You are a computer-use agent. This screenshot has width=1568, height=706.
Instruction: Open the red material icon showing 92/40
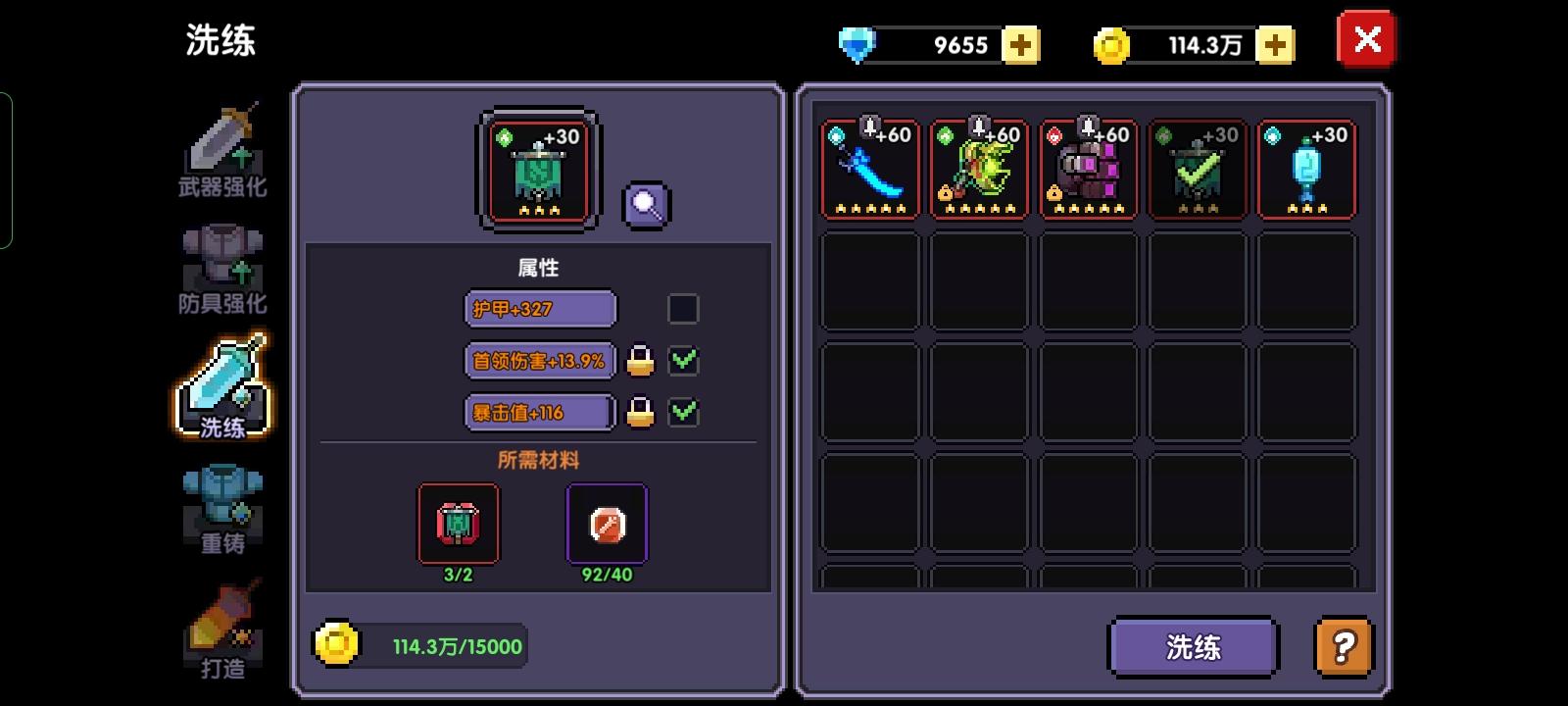coord(607,524)
